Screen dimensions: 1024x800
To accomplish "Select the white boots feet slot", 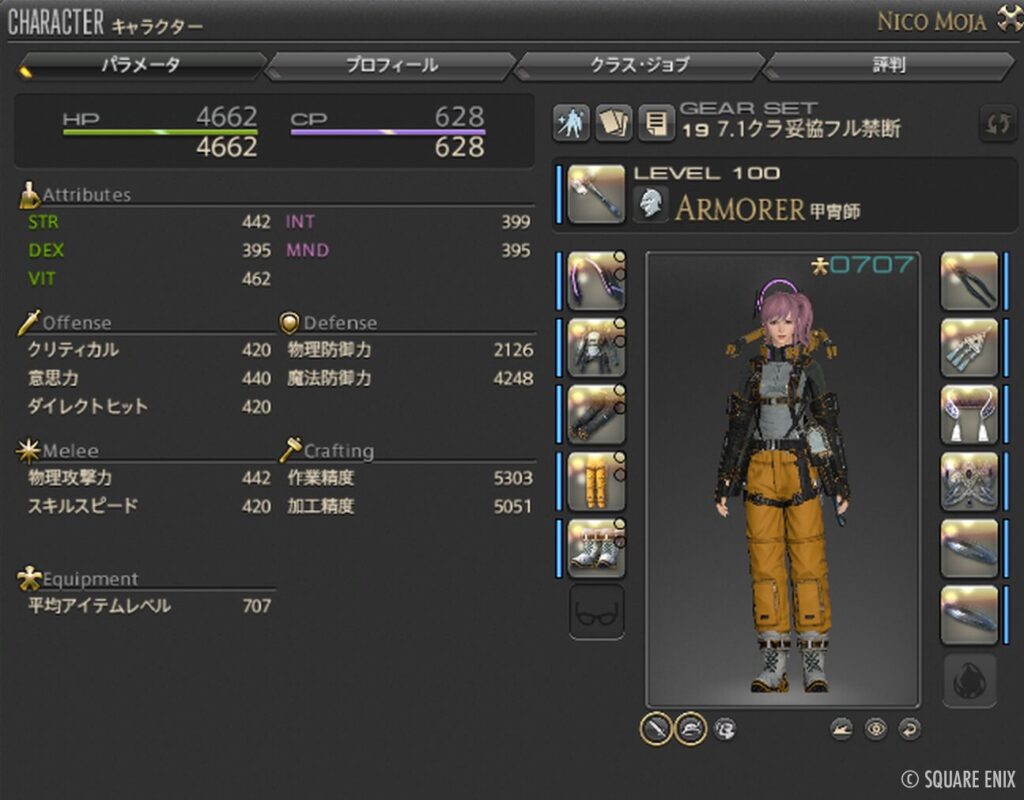I will pyautogui.click(x=596, y=548).
